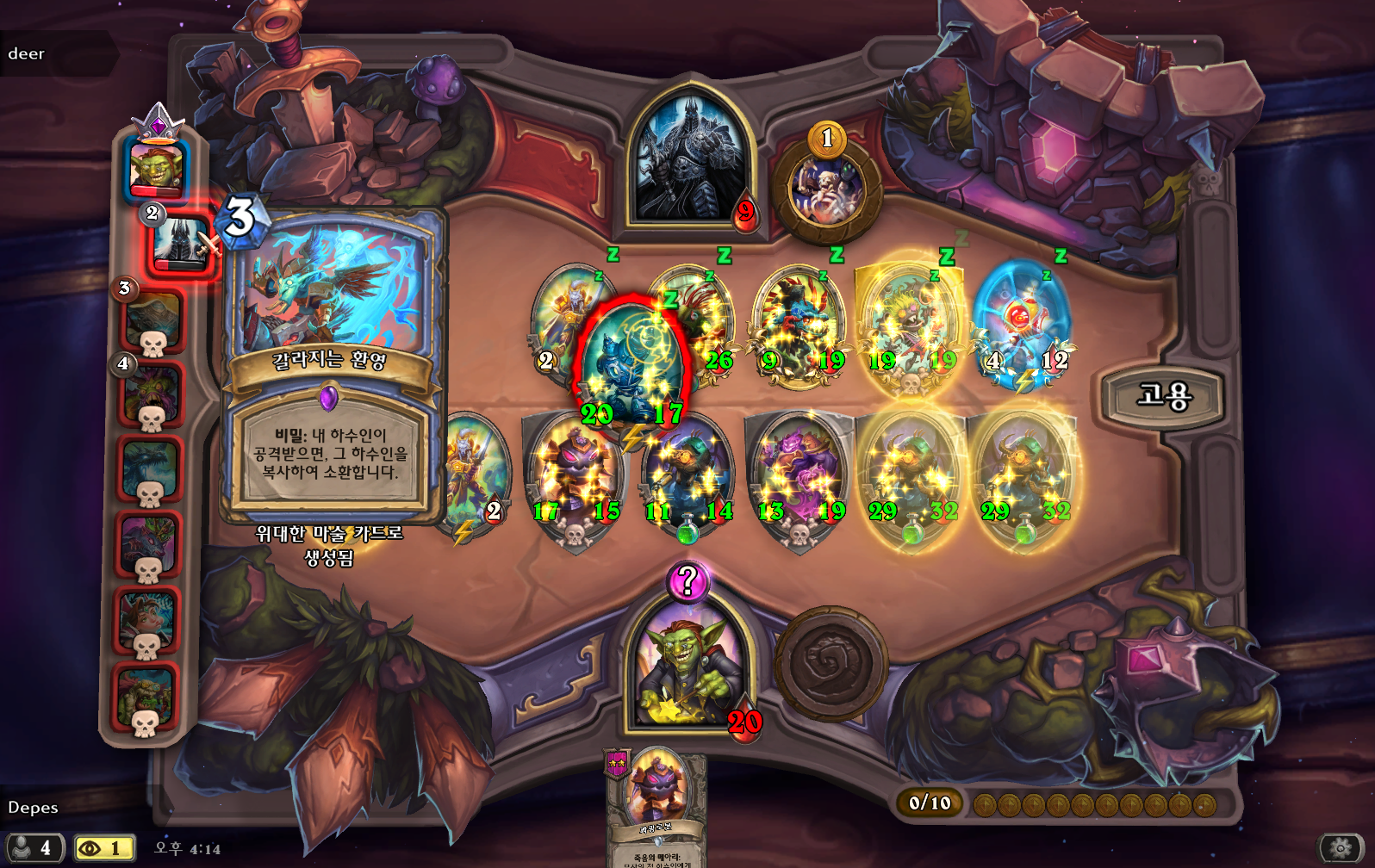Click the player's spiral hero power button

(x=831, y=663)
